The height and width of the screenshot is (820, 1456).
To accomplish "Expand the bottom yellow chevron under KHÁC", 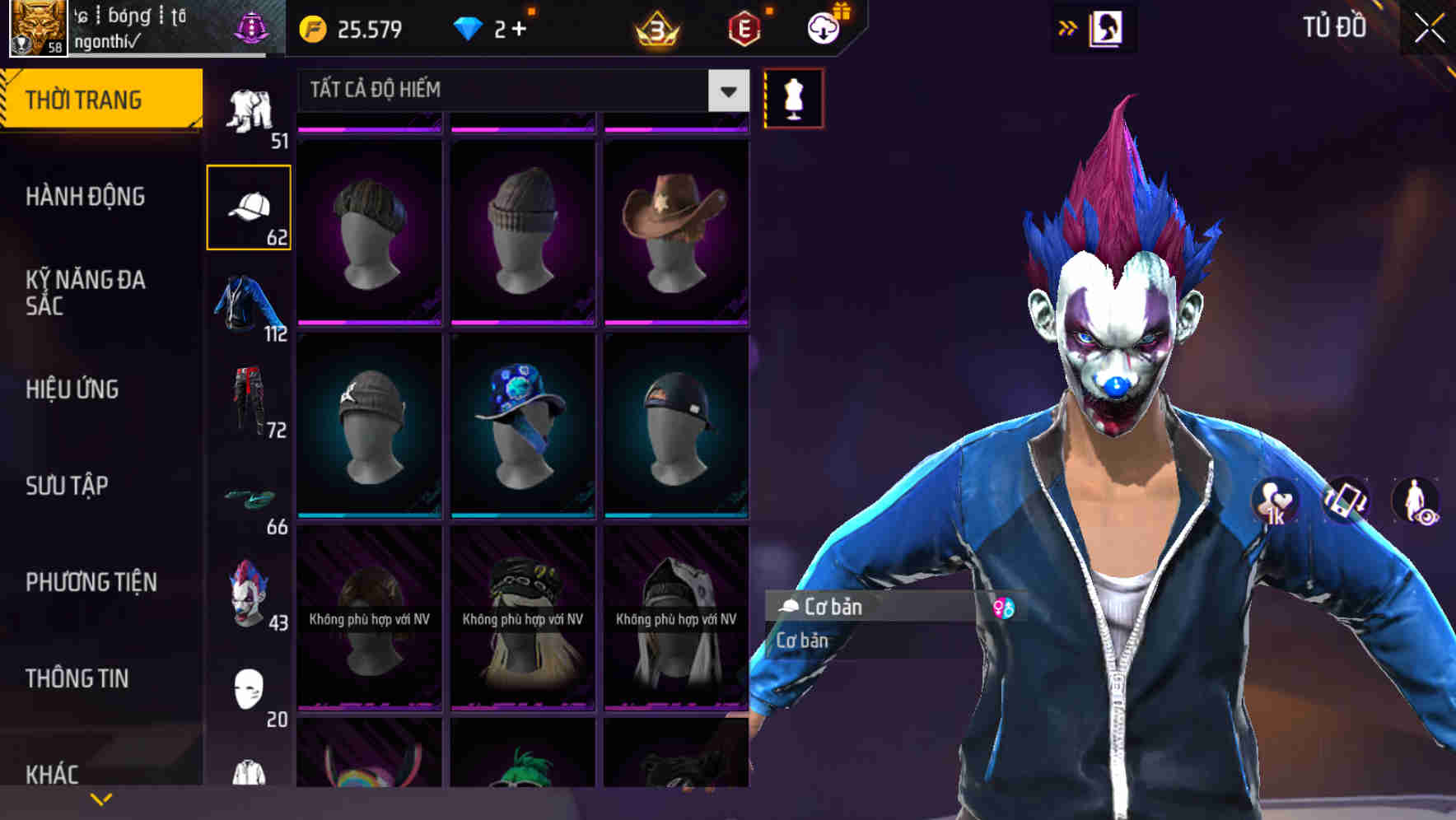I will pos(102,799).
